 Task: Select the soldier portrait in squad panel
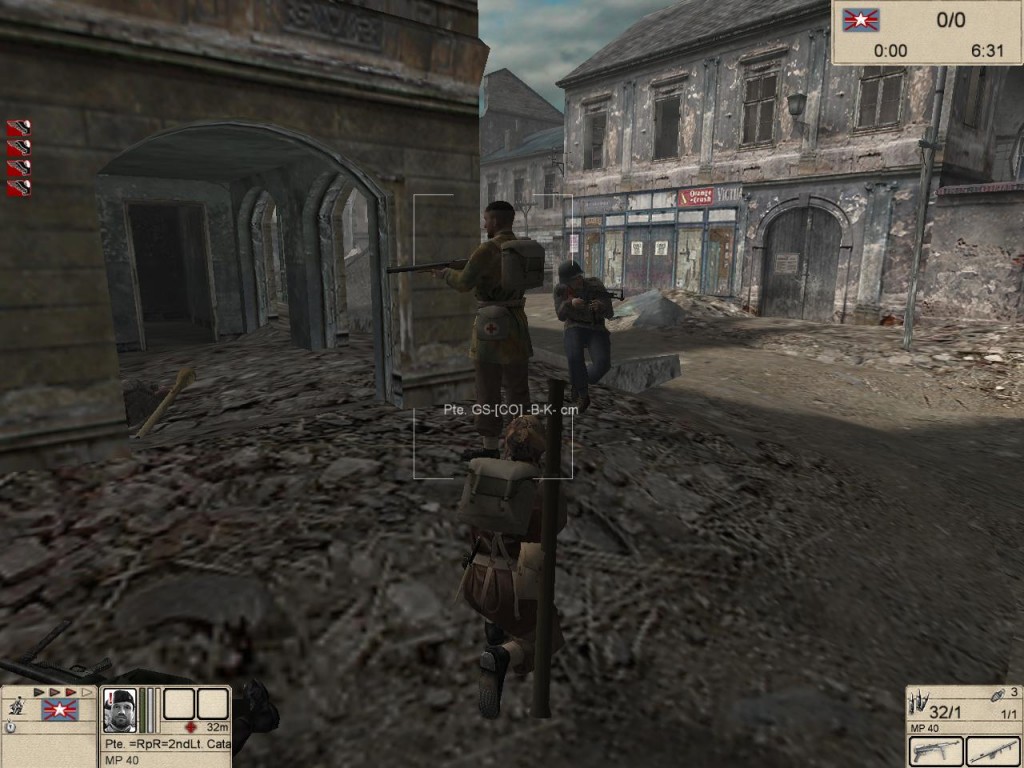[x=119, y=710]
